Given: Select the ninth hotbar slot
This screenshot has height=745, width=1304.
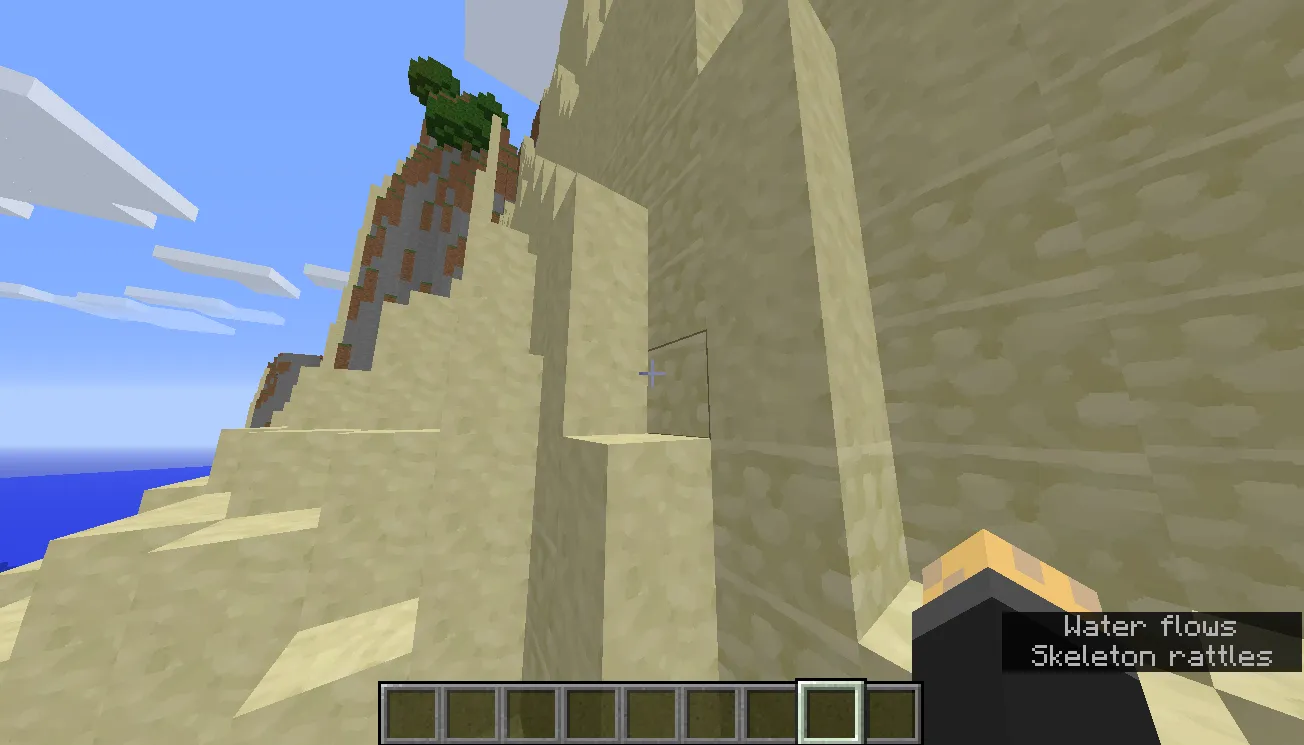Looking at the screenshot, I should 890,711.
